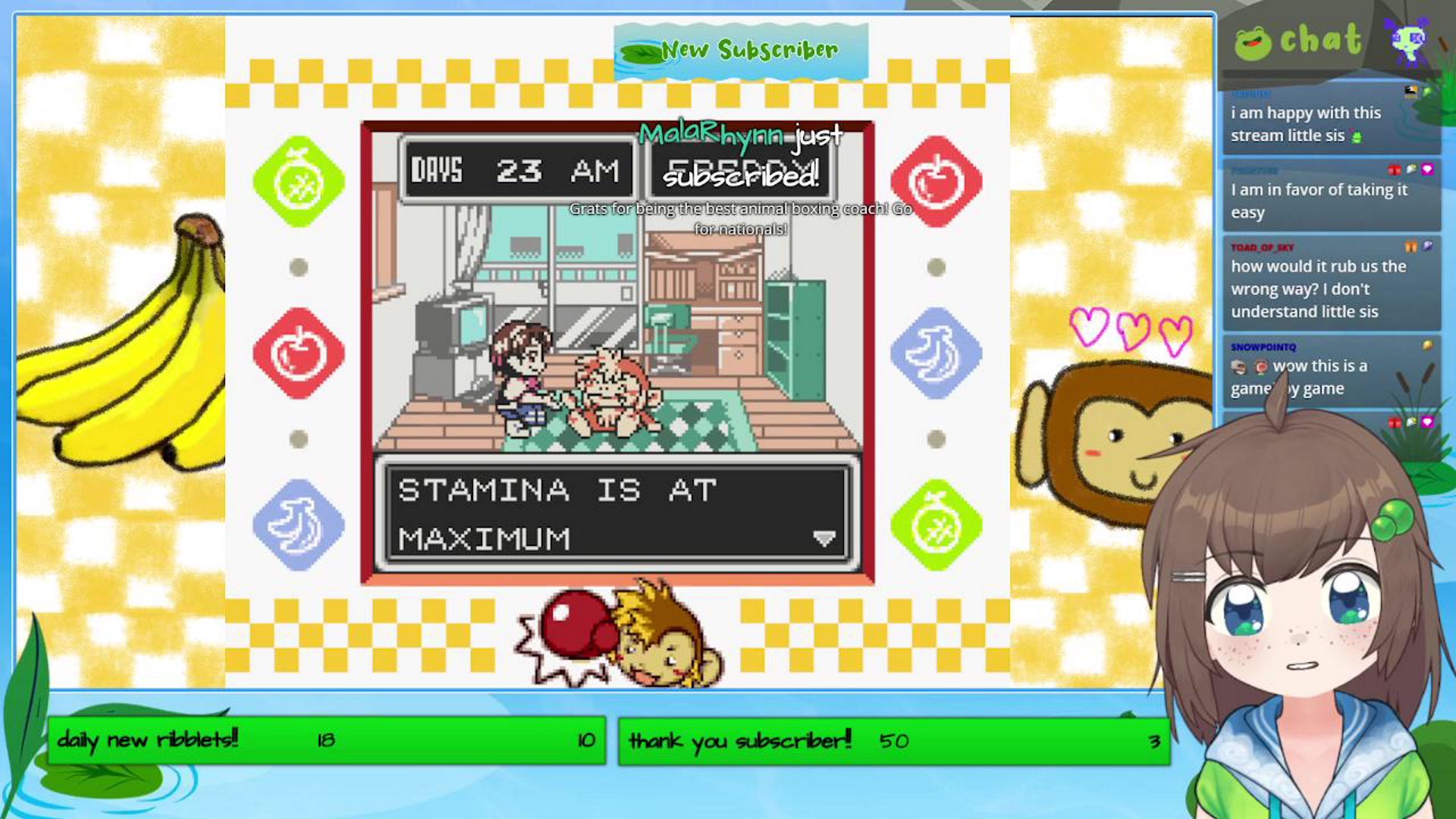Click the gift box badge on PigSkys's message
The height and width of the screenshot is (819, 1456).
click(x=1395, y=169)
